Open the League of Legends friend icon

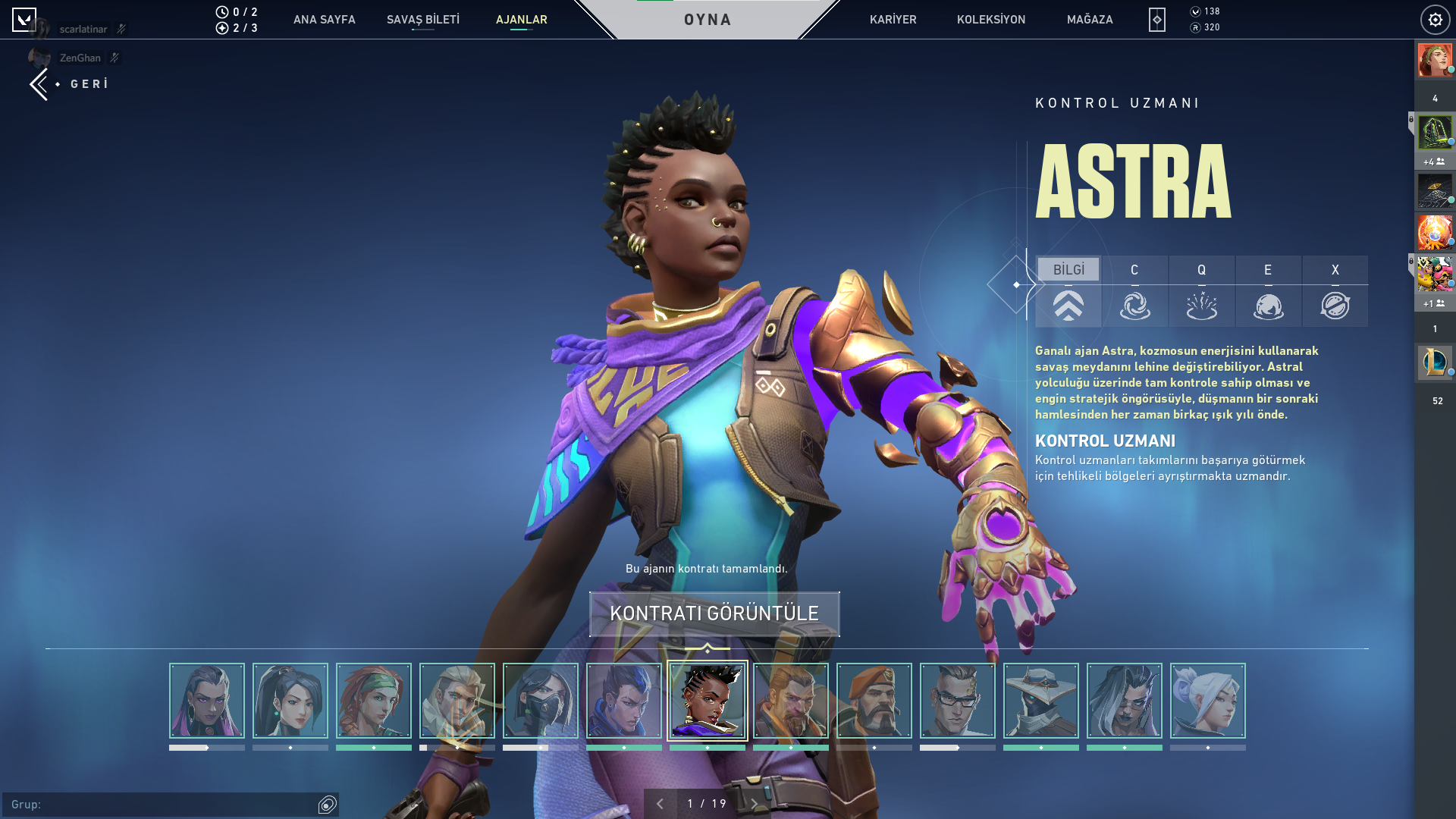pos(1435,362)
